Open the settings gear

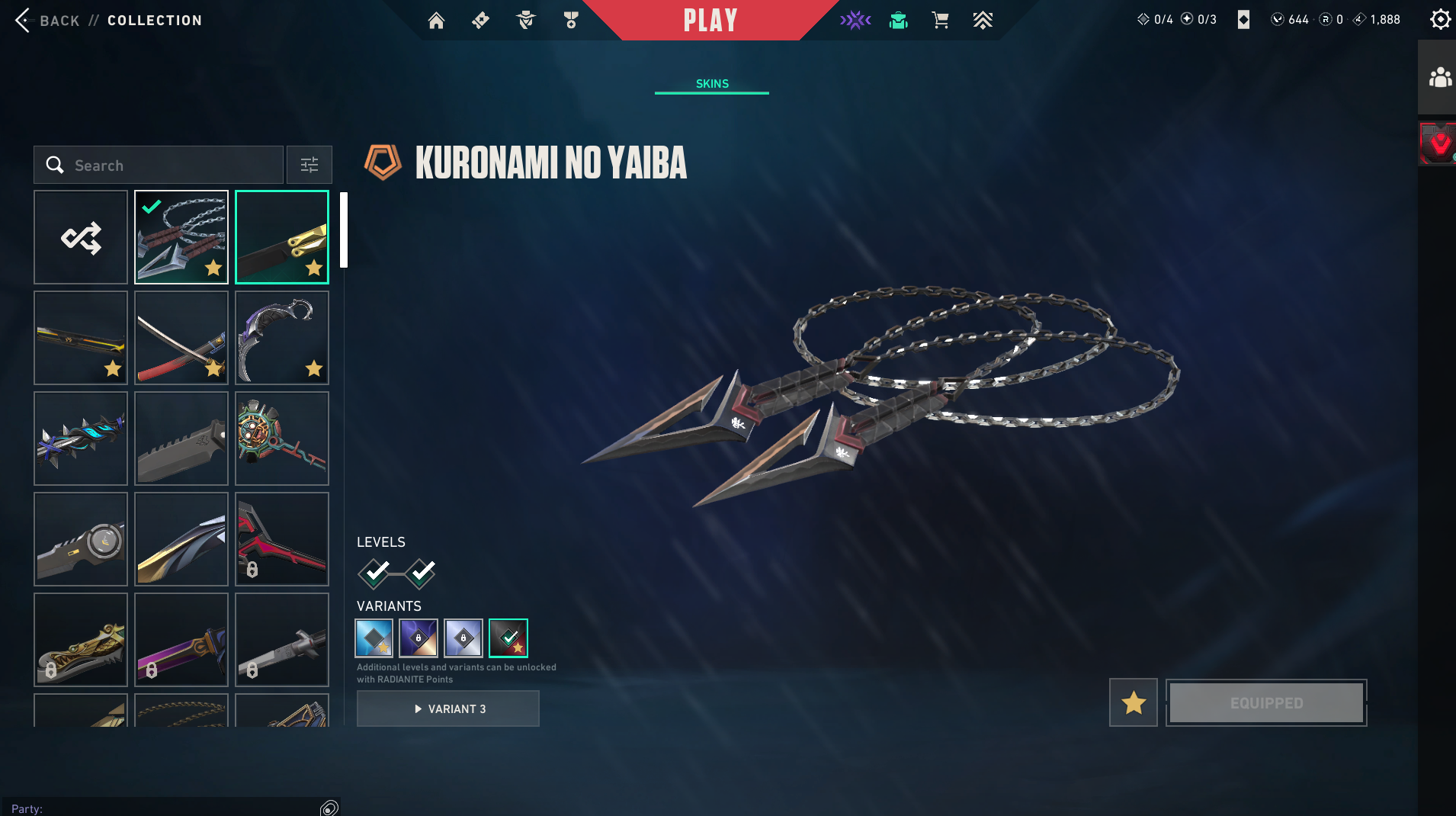(1440, 19)
